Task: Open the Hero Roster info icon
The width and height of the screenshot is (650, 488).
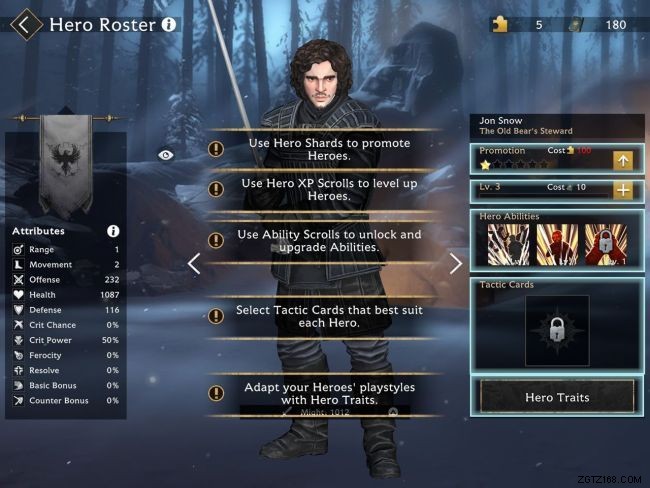Action: (x=168, y=23)
